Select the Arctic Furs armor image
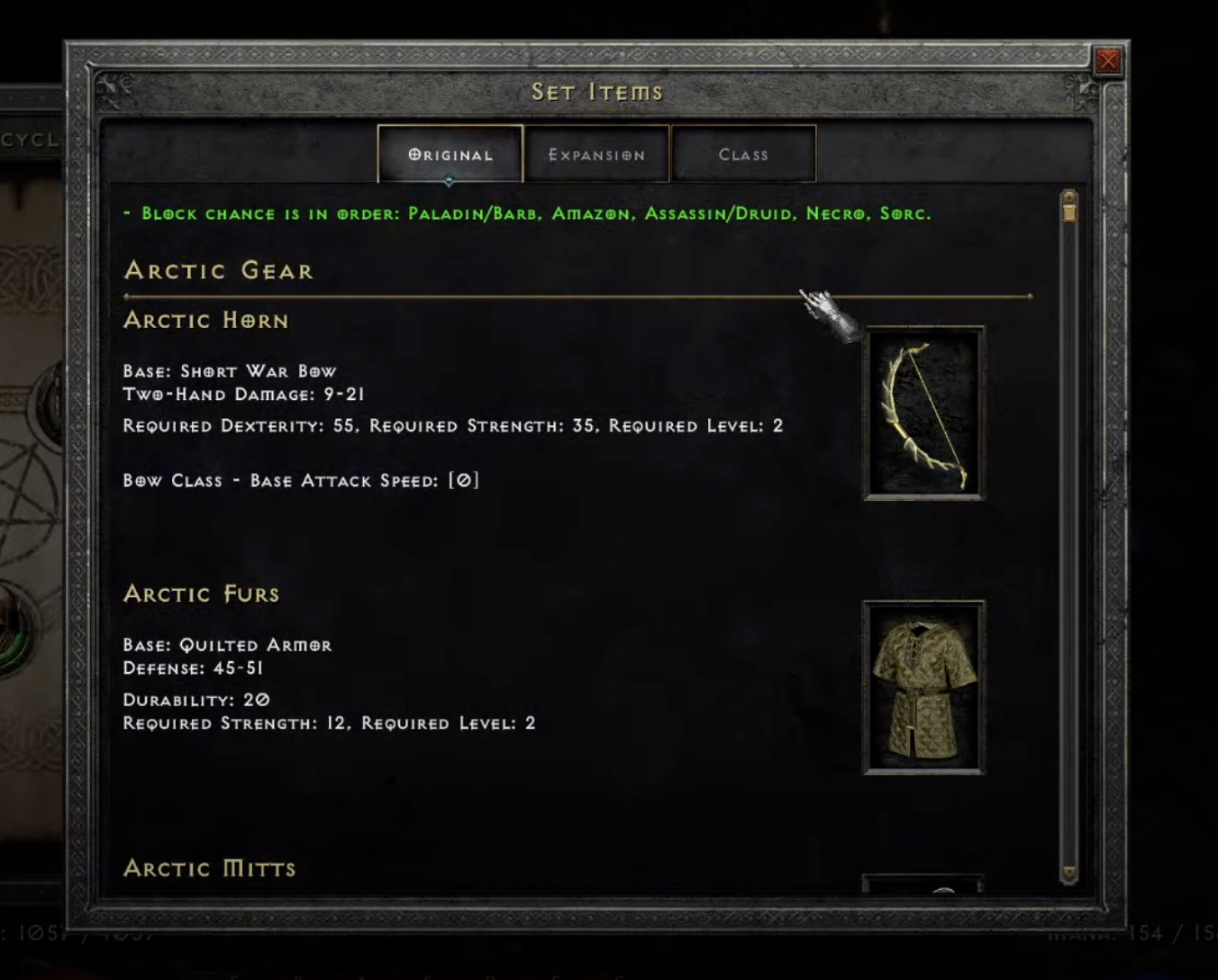 [x=923, y=687]
